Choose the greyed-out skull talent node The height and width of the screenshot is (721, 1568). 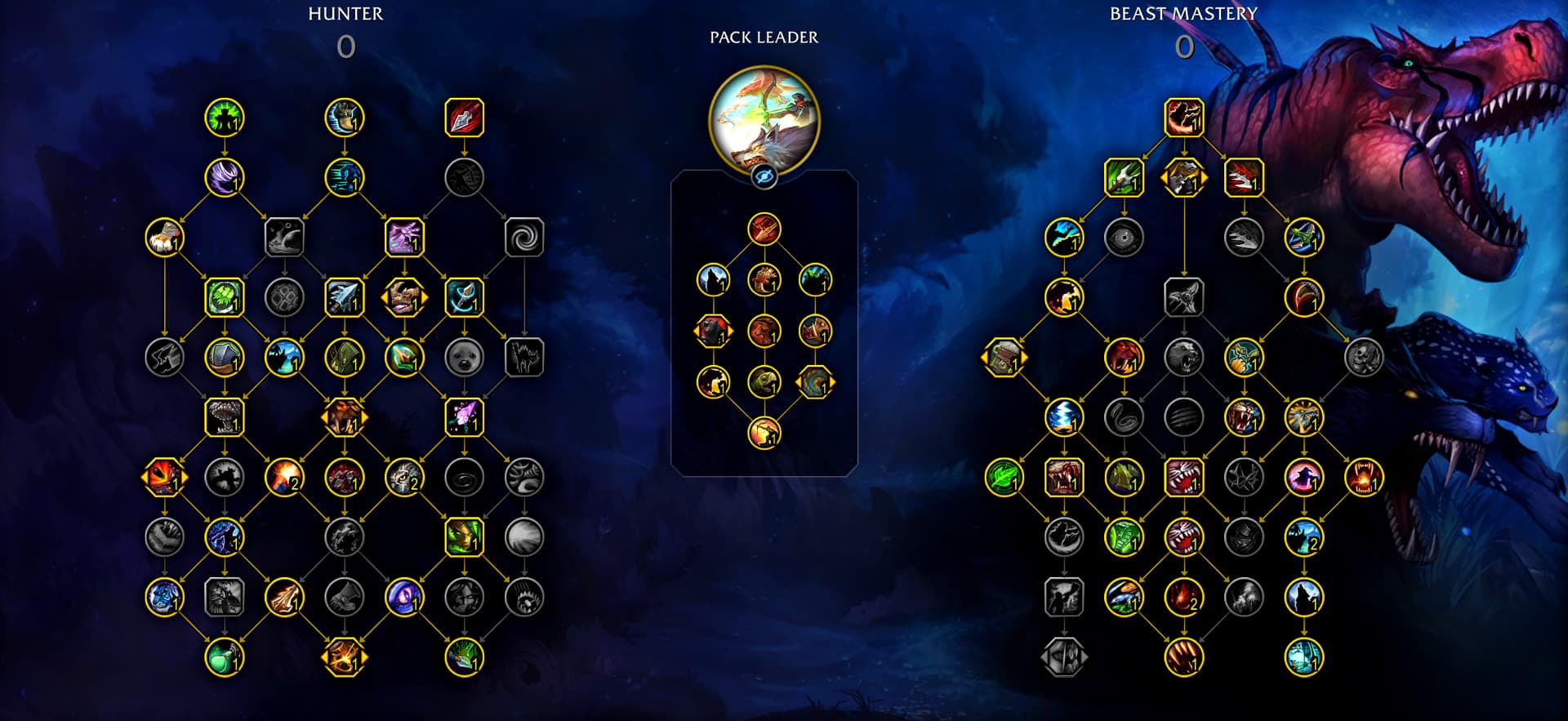[x=1363, y=358]
